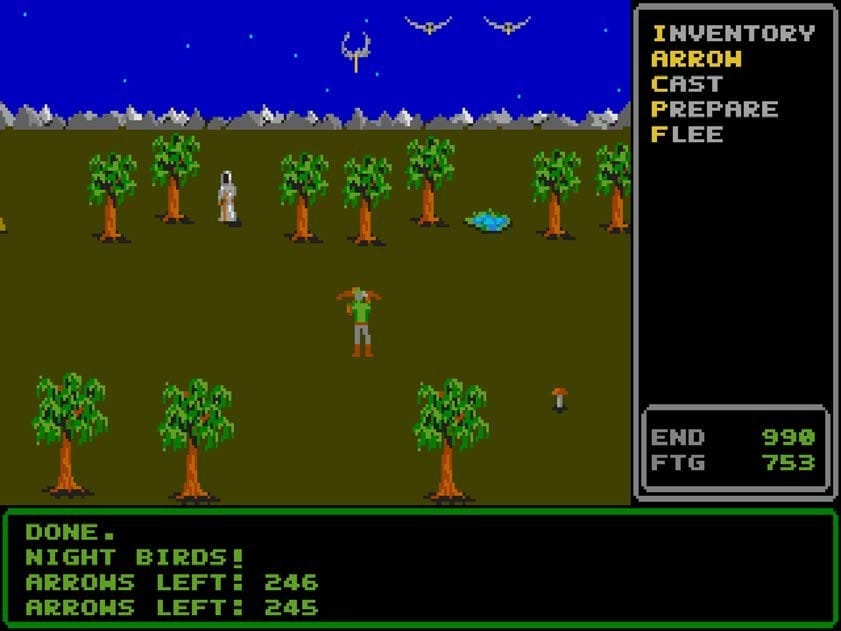Screen dimensions: 841x631
Task: Choose the Cast command
Action: pyautogui.click(x=686, y=84)
